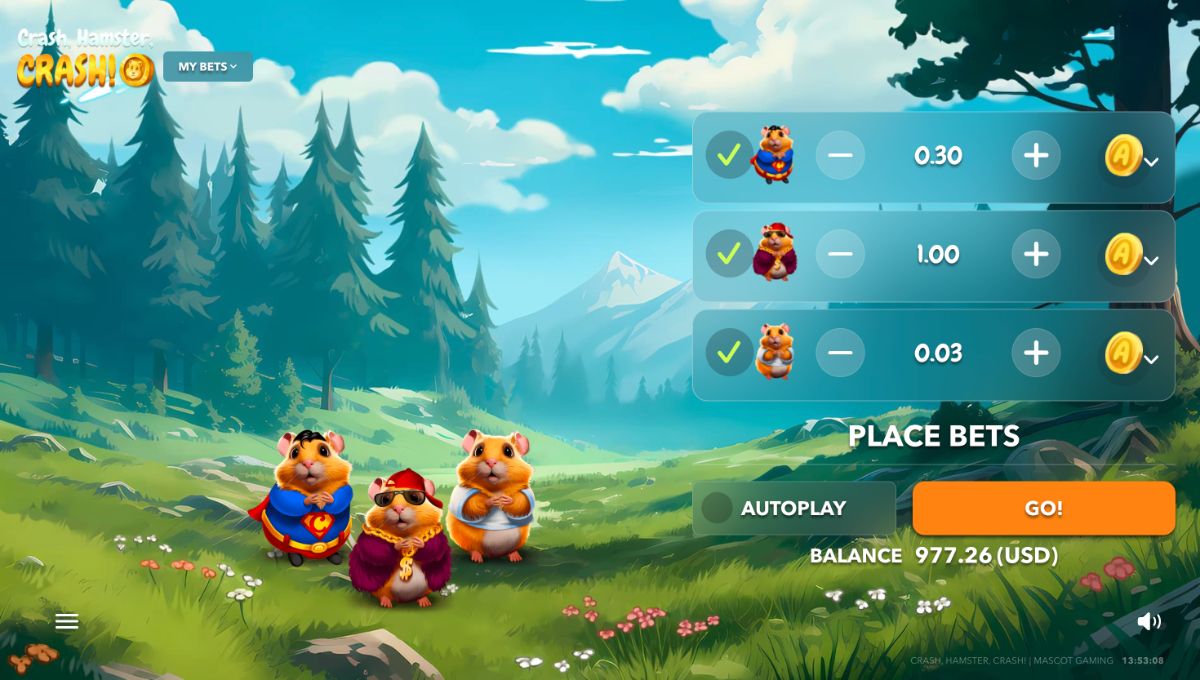Decrease the red-cap hamster's 1.00 bet
Viewport: 1200px width, 680px height.
pyautogui.click(x=840, y=254)
